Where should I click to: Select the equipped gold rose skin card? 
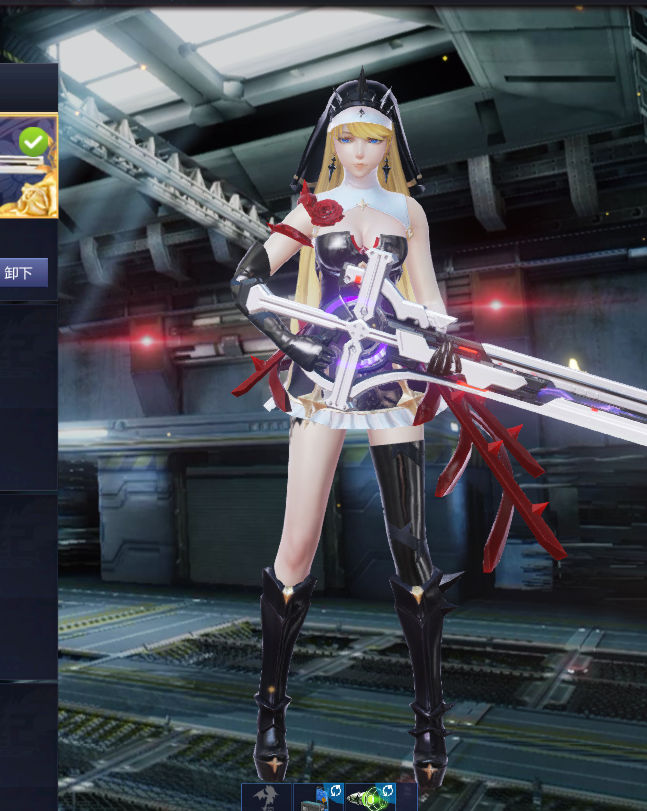[x=27, y=166]
